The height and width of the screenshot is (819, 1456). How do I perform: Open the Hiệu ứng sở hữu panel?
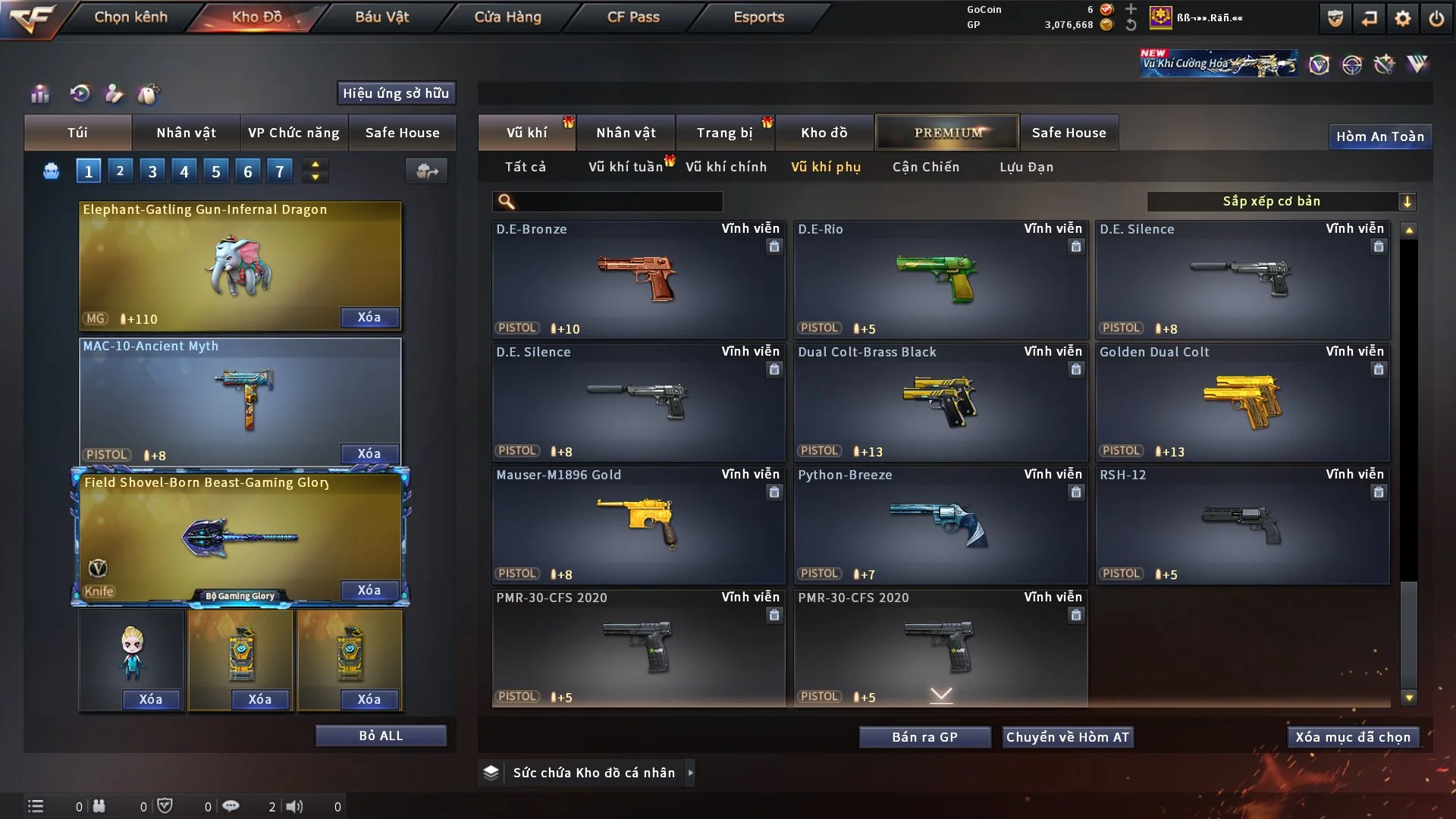[396, 93]
